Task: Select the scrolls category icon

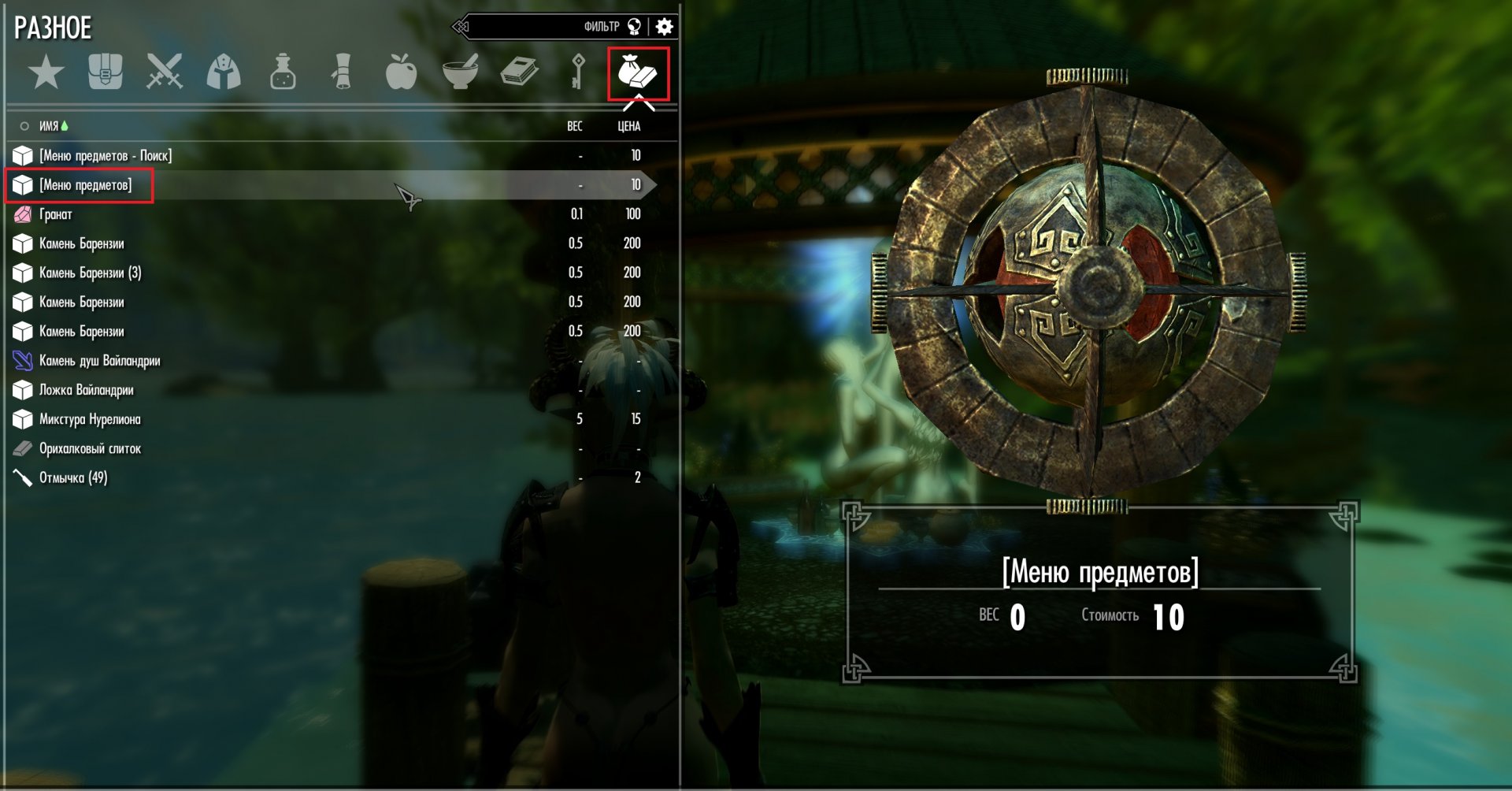Action: coord(342,72)
